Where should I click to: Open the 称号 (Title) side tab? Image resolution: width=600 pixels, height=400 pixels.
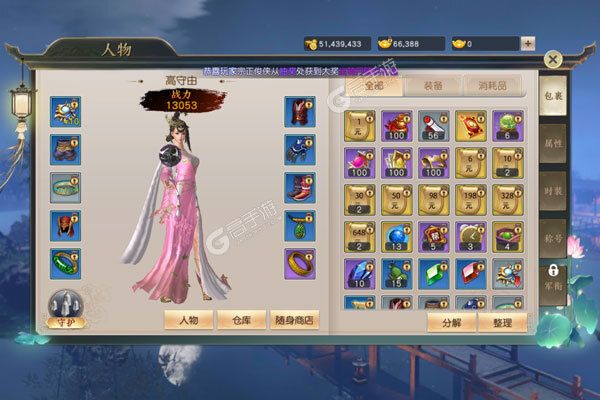553,241
